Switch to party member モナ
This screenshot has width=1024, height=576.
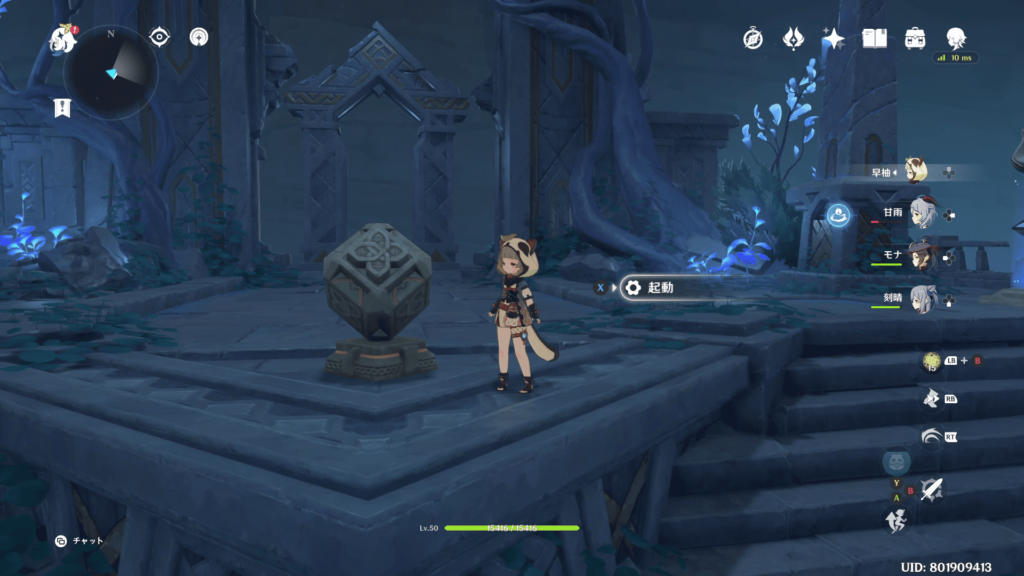pyautogui.click(x=921, y=256)
